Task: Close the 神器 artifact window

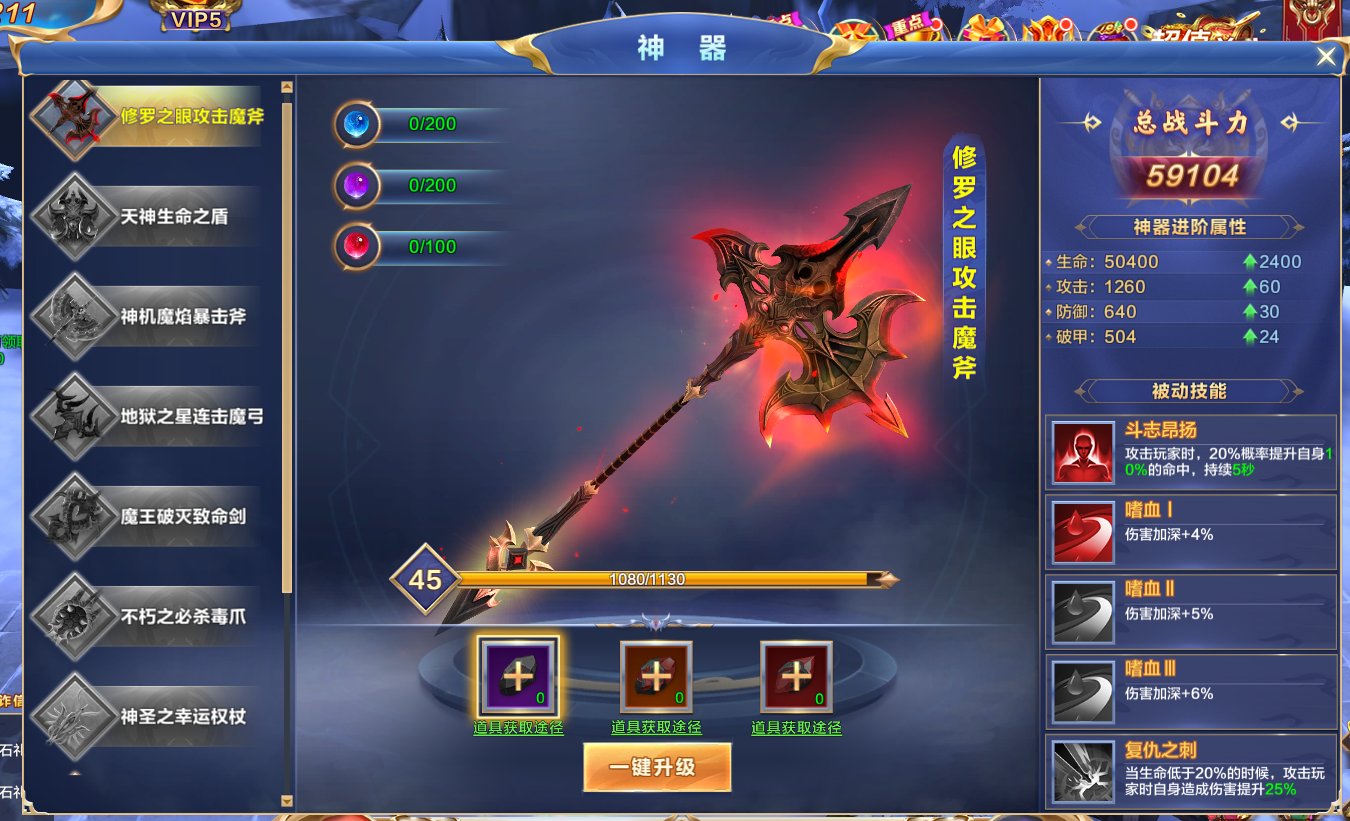Action: [x=1326, y=57]
